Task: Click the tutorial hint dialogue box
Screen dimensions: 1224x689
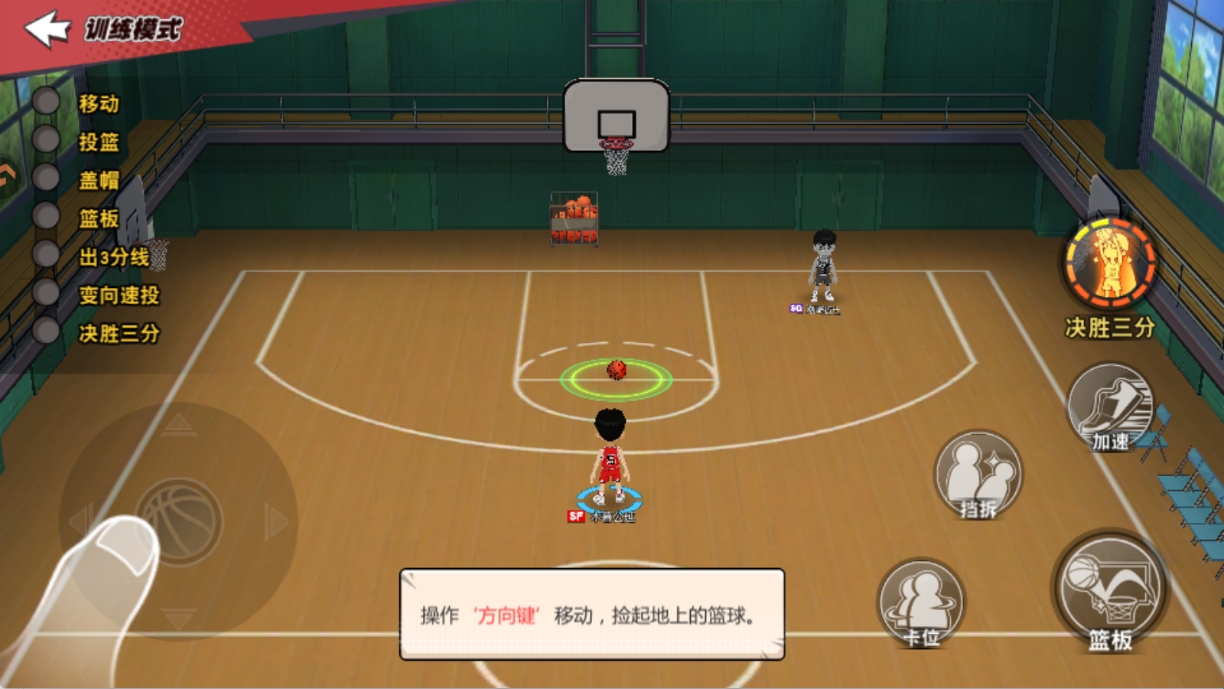Action: point(592,614)
